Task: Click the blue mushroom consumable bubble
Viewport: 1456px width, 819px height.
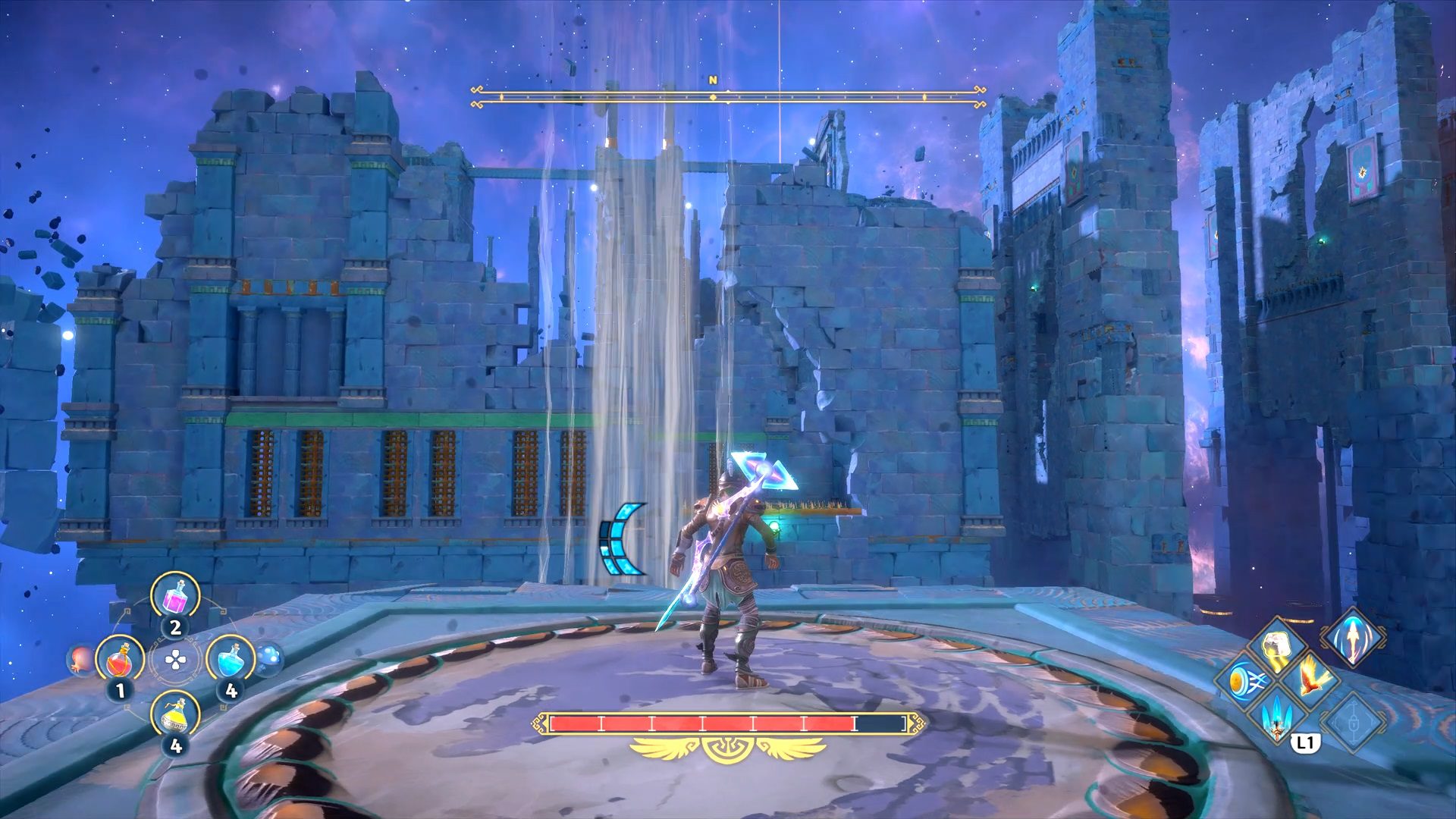Action: click(269, 657)
